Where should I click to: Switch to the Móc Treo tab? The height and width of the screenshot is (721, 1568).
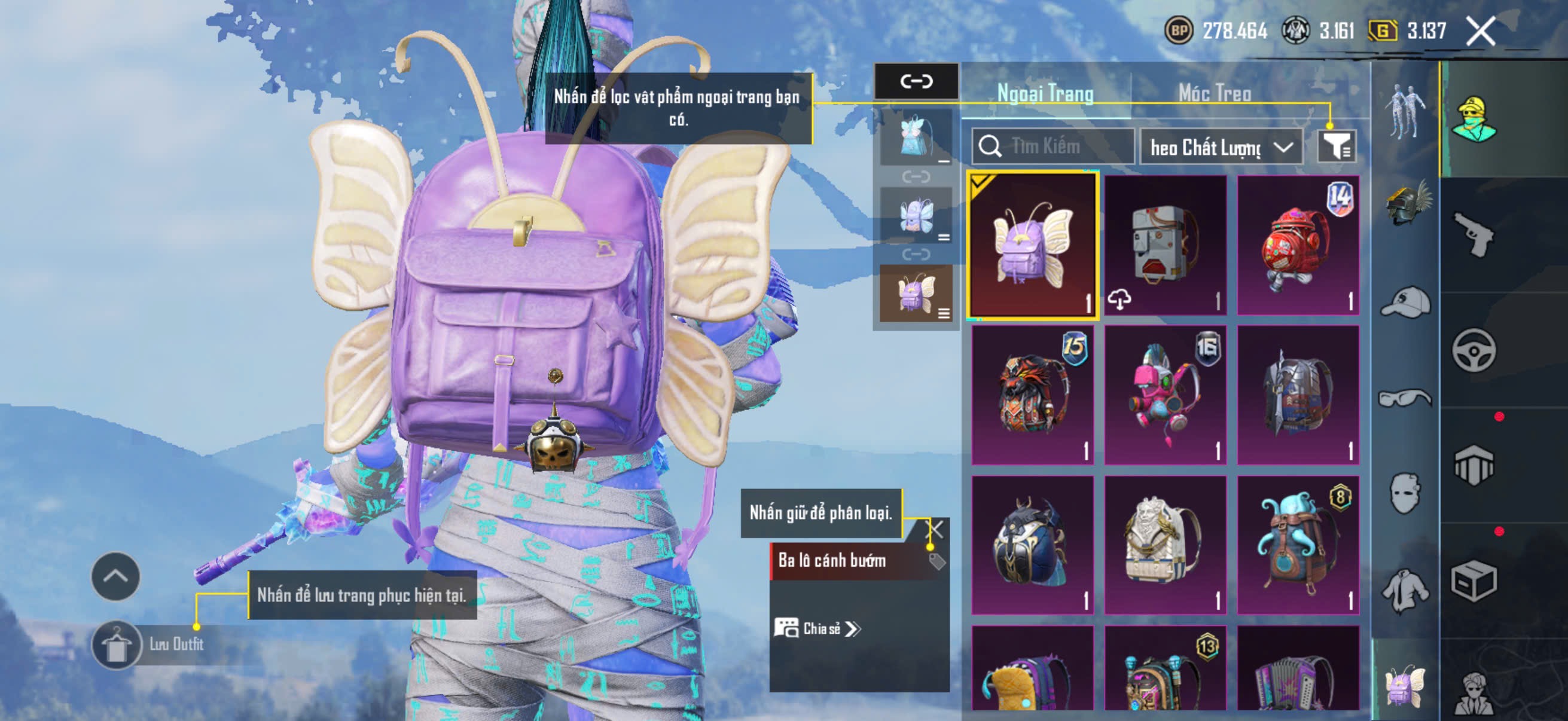tap(1215, 94)
